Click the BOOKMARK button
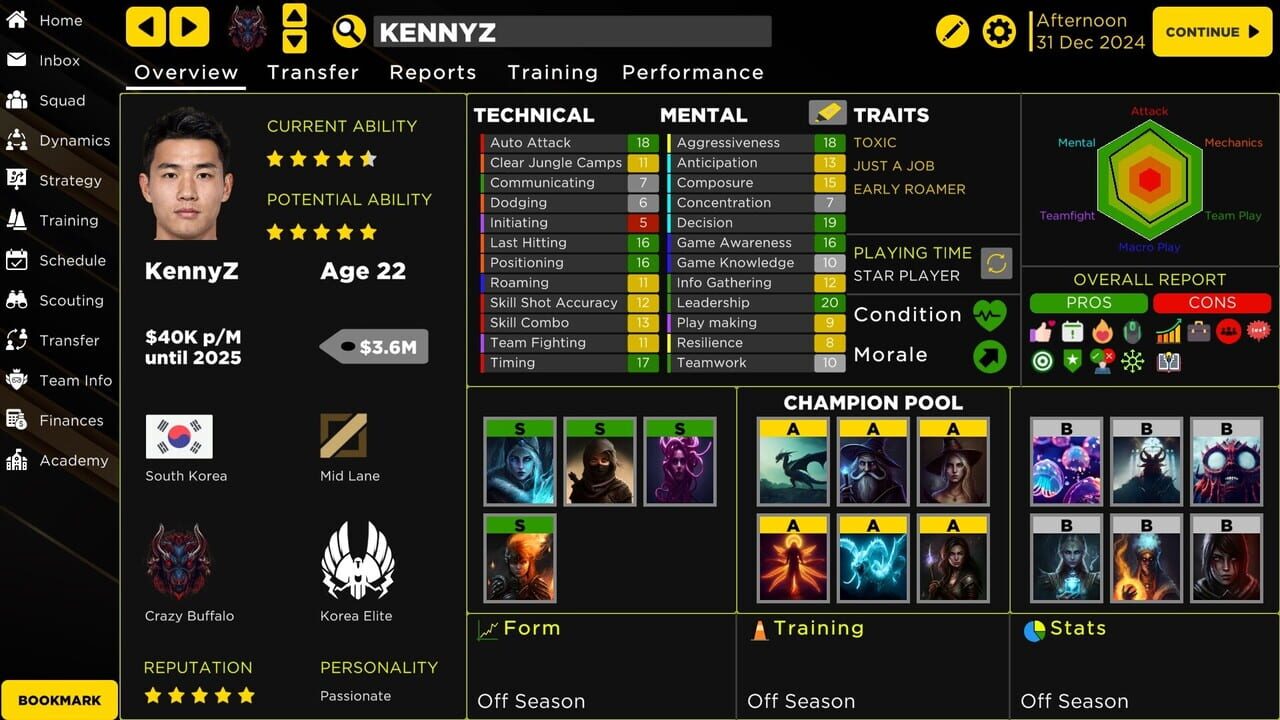1280x720 pixels. [x=59, y=699]
